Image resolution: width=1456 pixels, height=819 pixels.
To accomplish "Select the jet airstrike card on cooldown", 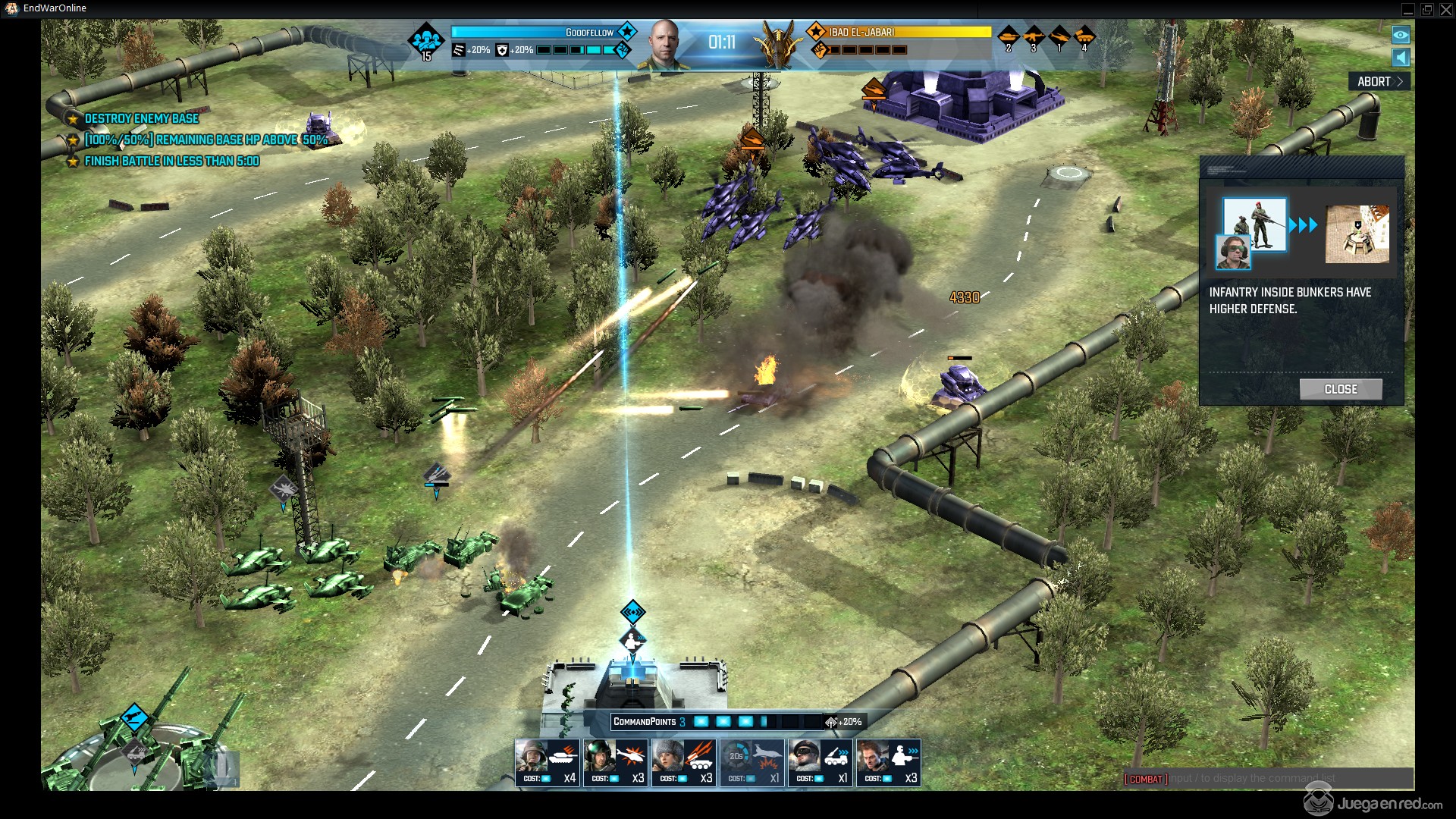I will pos(752,761).
